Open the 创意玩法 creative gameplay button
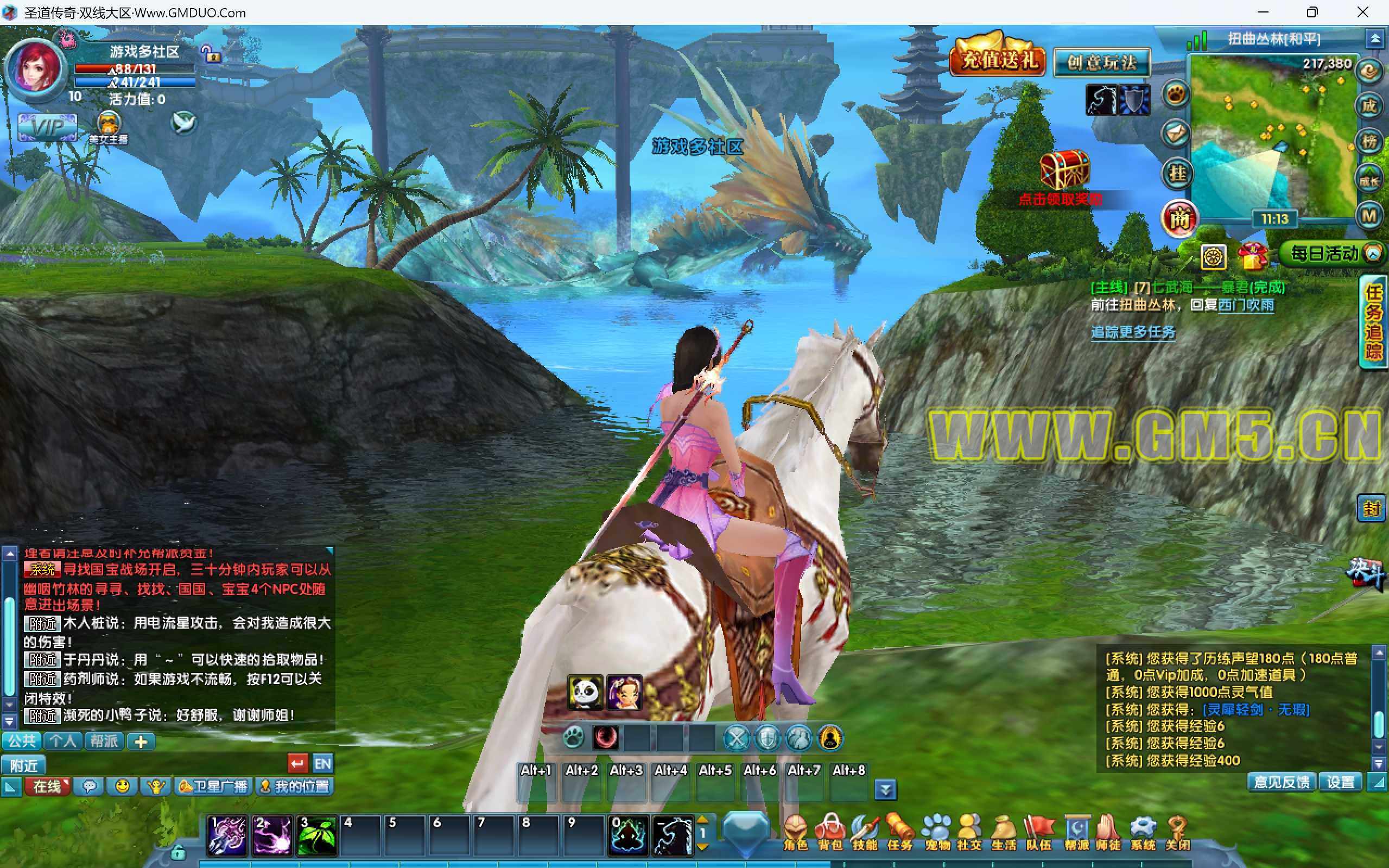 1102,62
